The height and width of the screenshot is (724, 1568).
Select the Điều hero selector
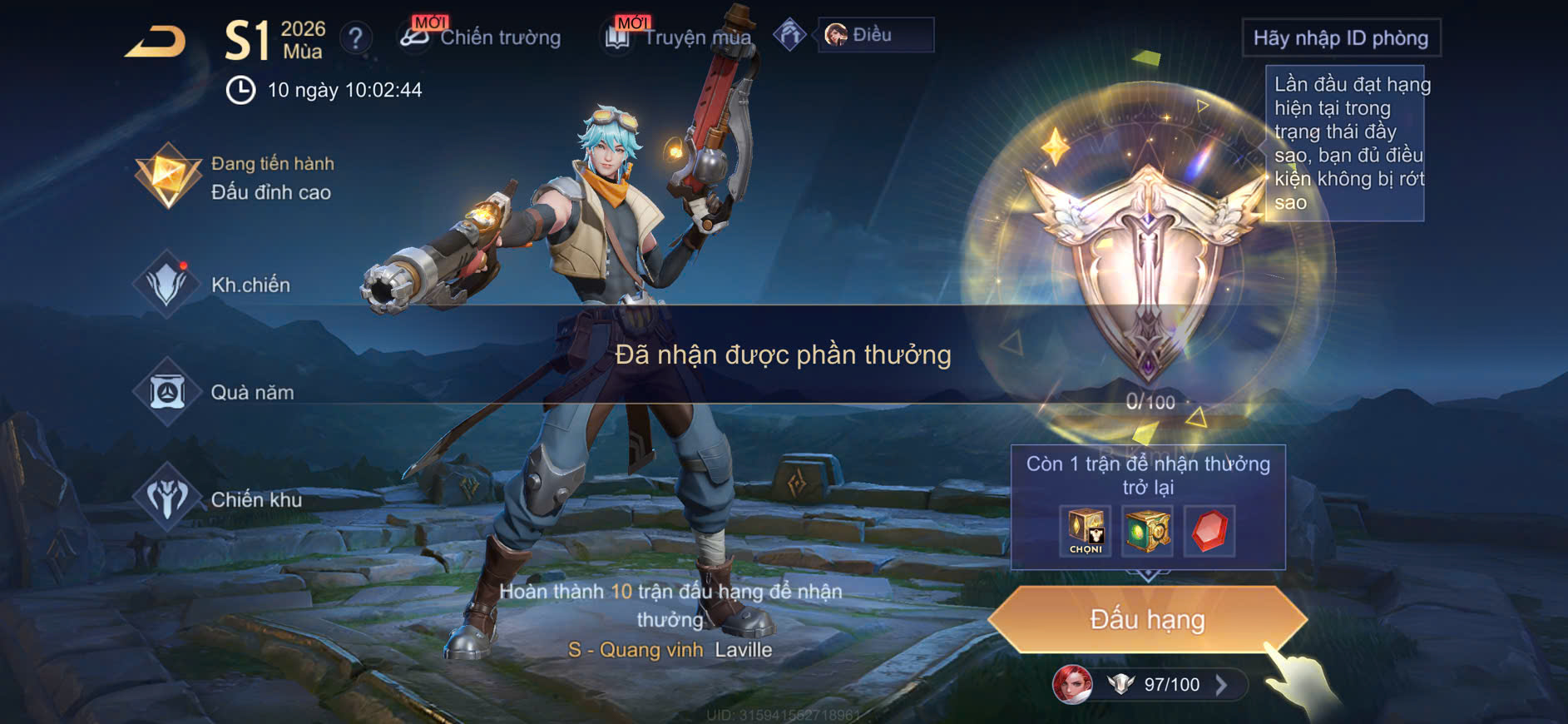pos(875,35)
